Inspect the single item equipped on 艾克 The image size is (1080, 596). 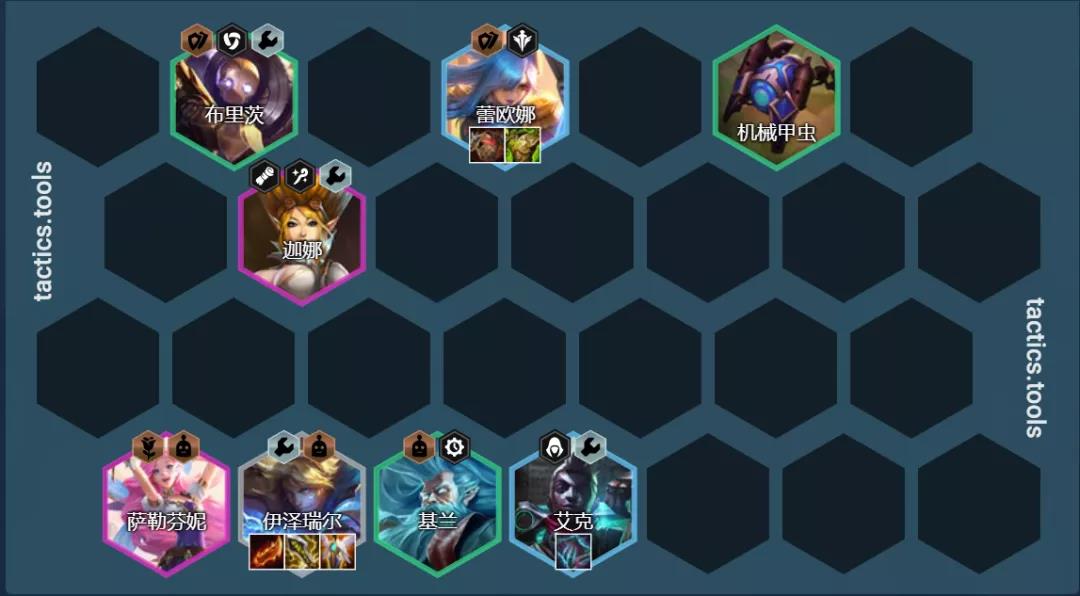coord(573,551)
